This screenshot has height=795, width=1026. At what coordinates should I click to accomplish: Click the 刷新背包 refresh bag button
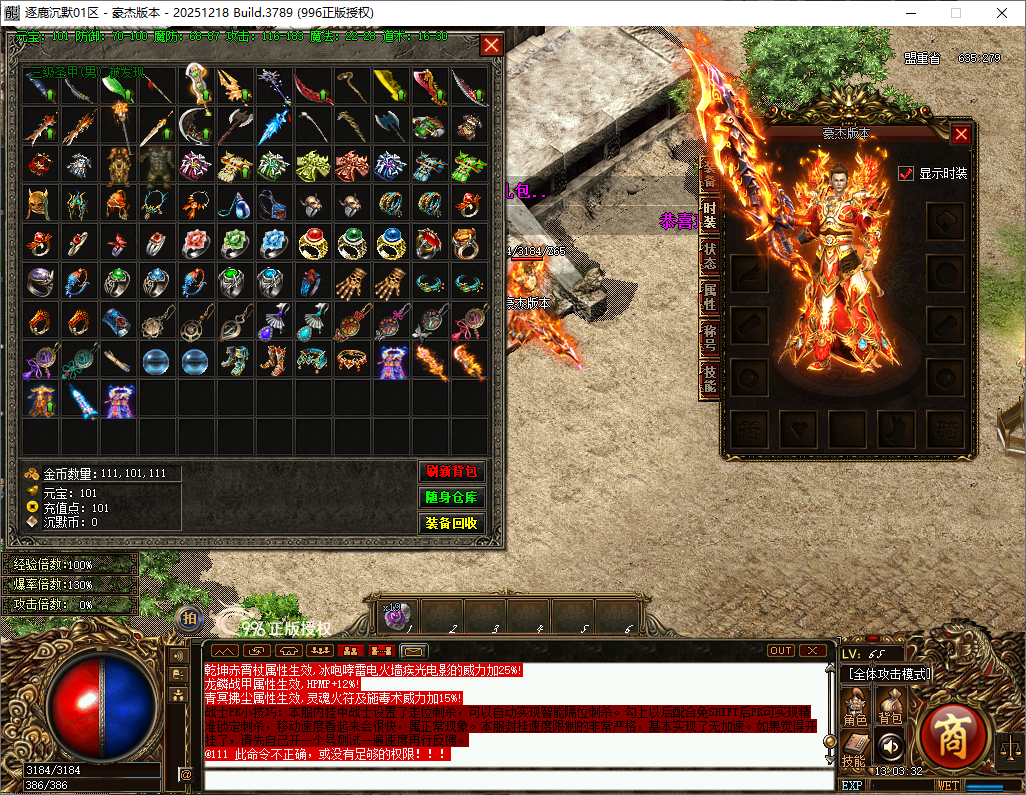[x=451, y=472]
